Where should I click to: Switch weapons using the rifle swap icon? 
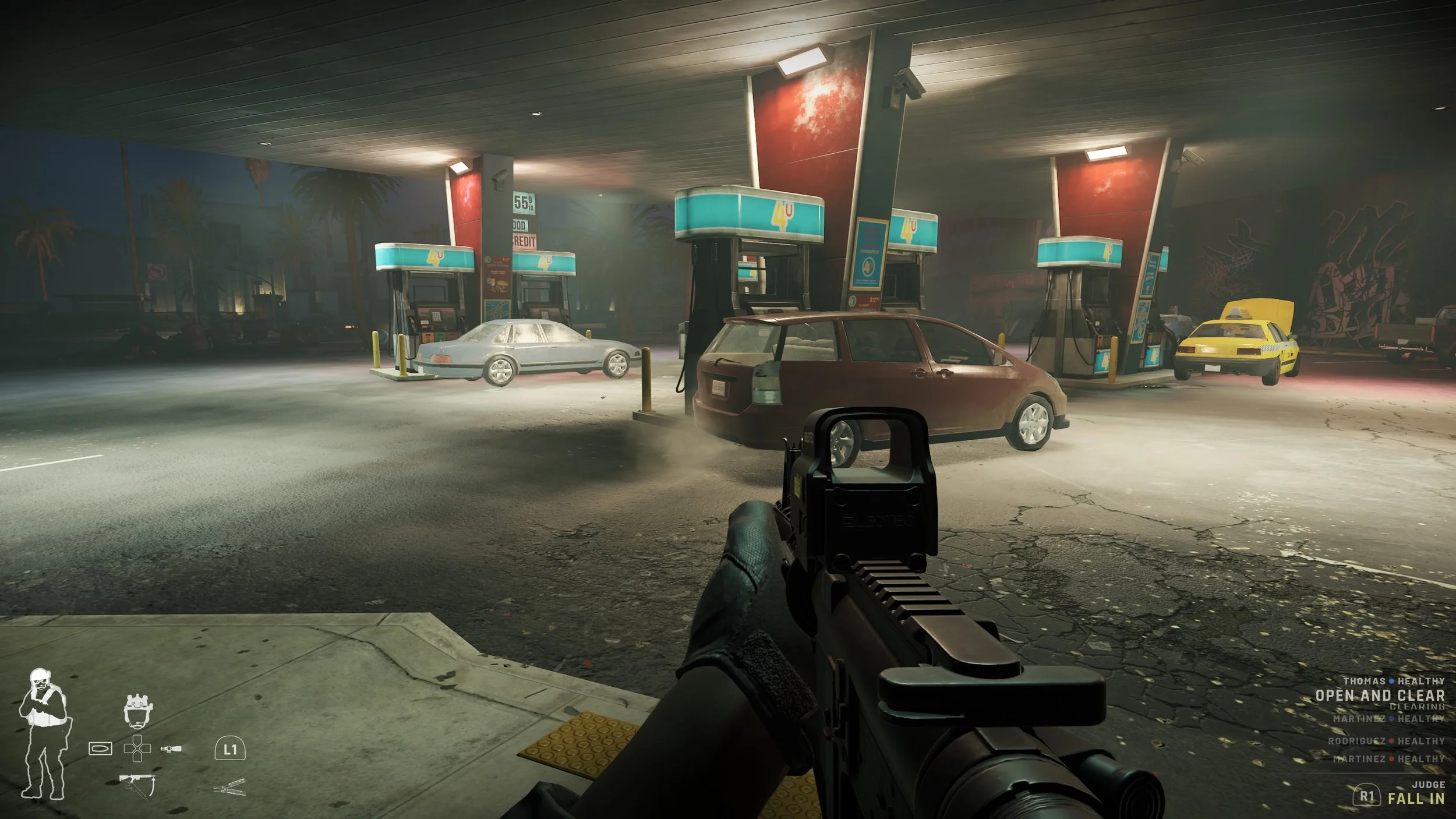click(x=137, y=785)
